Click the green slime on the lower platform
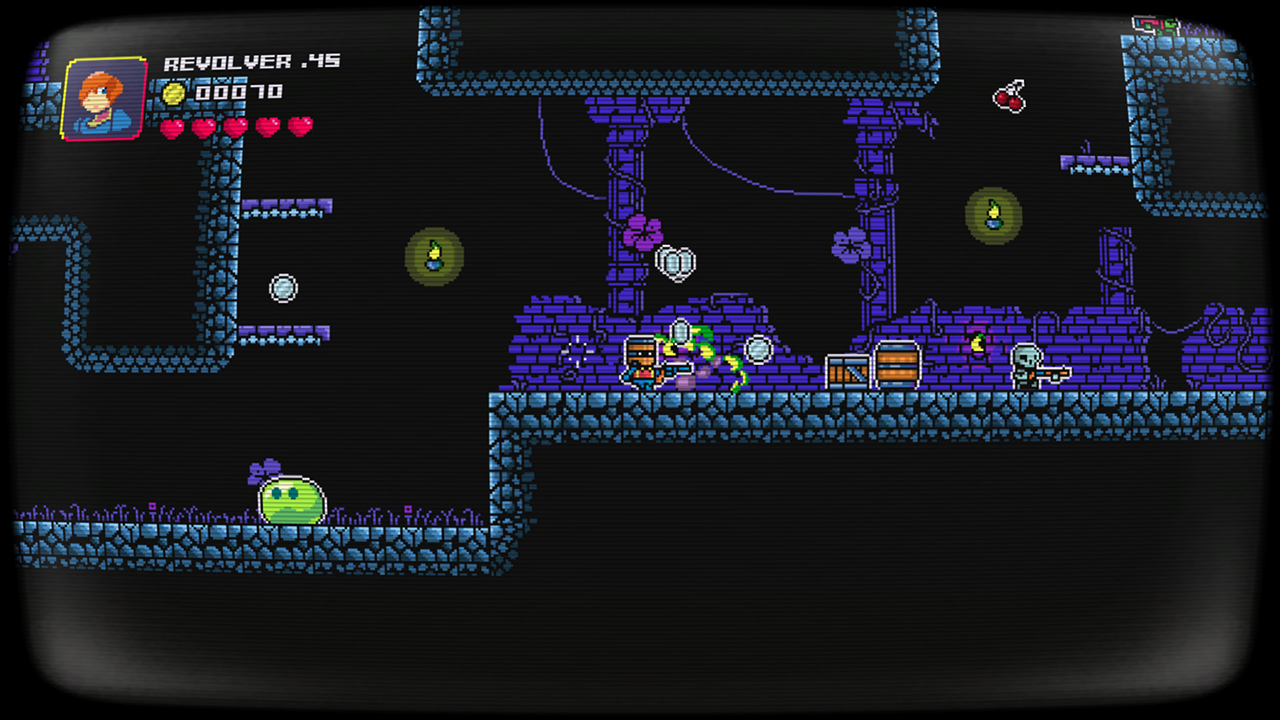 tap(291, 501)
